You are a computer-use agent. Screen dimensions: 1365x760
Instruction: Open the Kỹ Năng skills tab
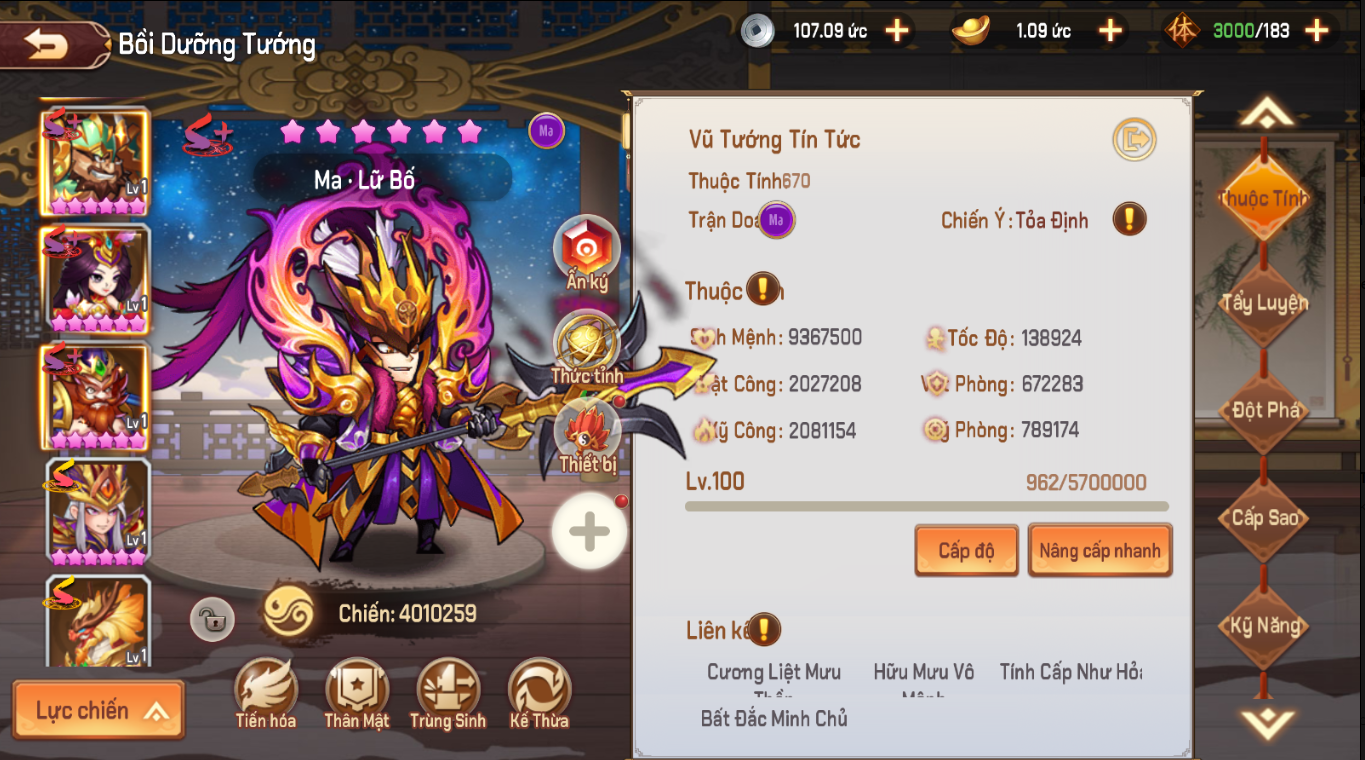[x=1264, y=626]
